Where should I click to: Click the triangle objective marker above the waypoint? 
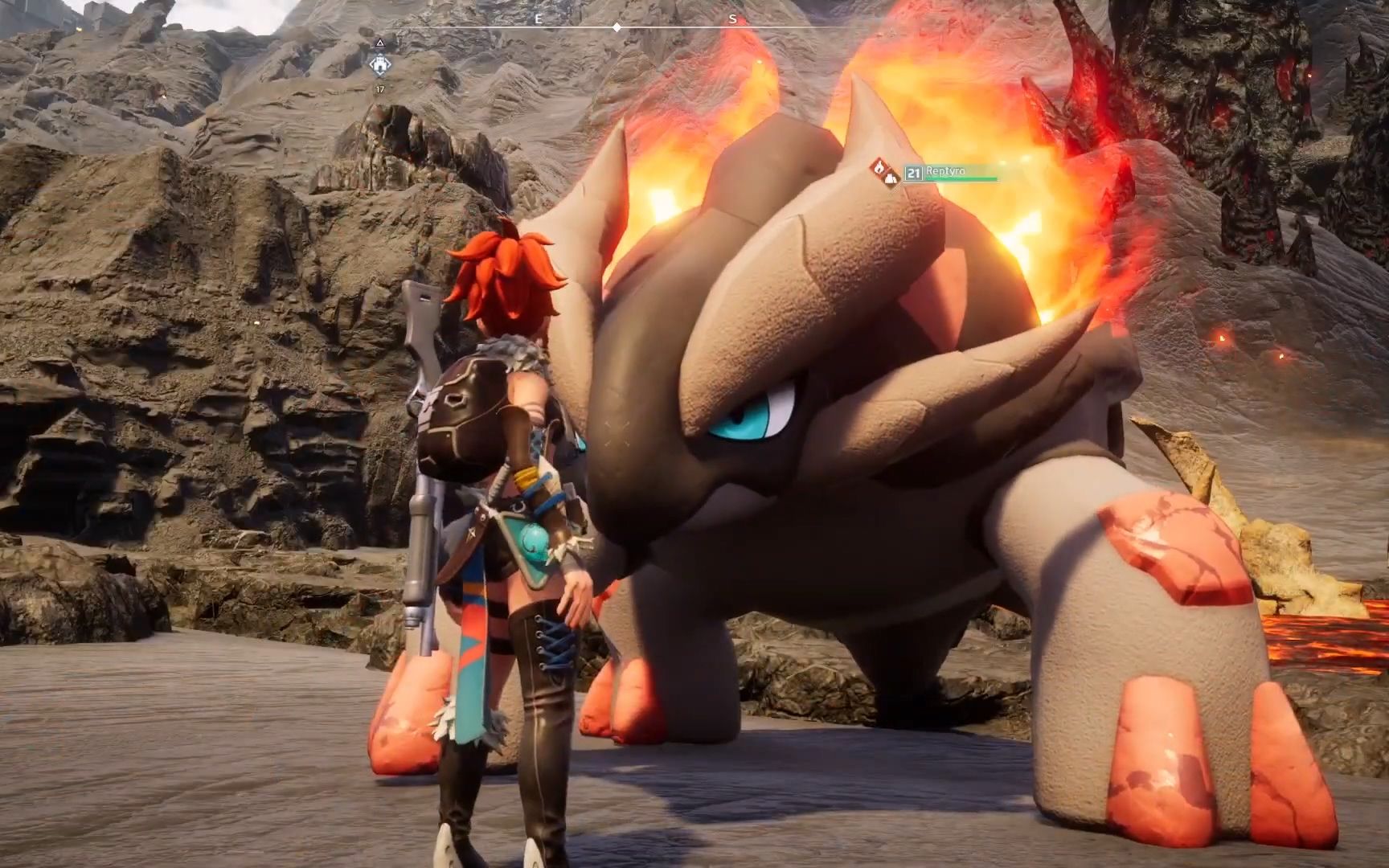pyautogui.click(x=380, y=43)
